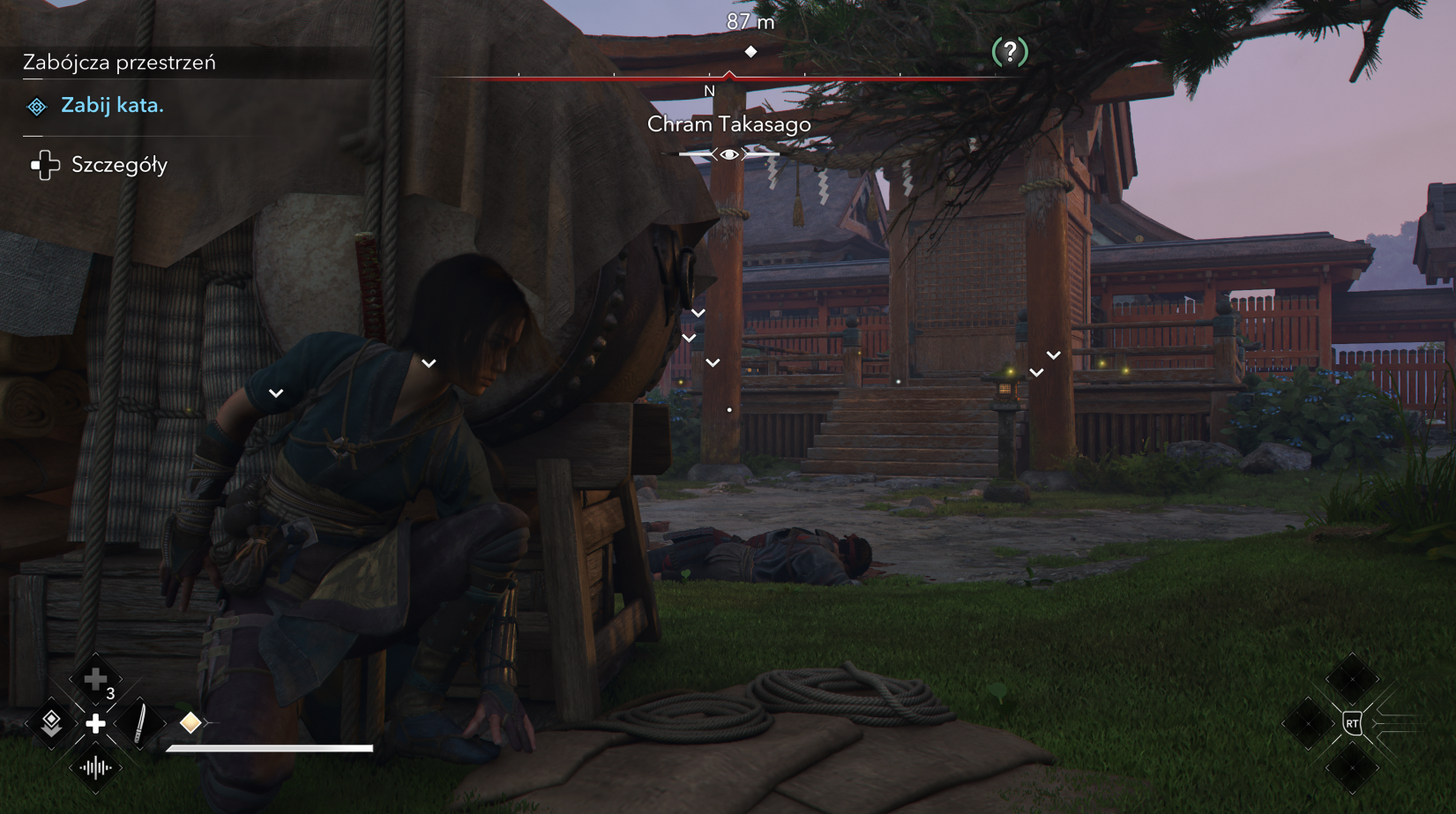Open the "Zabij kata." quest objective
Screen dimensions: 1456x814
[112, 106]
